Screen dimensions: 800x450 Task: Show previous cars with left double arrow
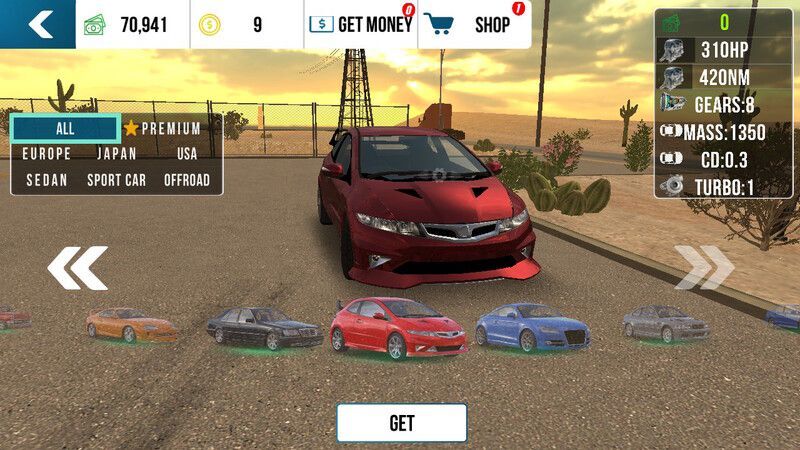pyautogui.click(x=77, y=268)
